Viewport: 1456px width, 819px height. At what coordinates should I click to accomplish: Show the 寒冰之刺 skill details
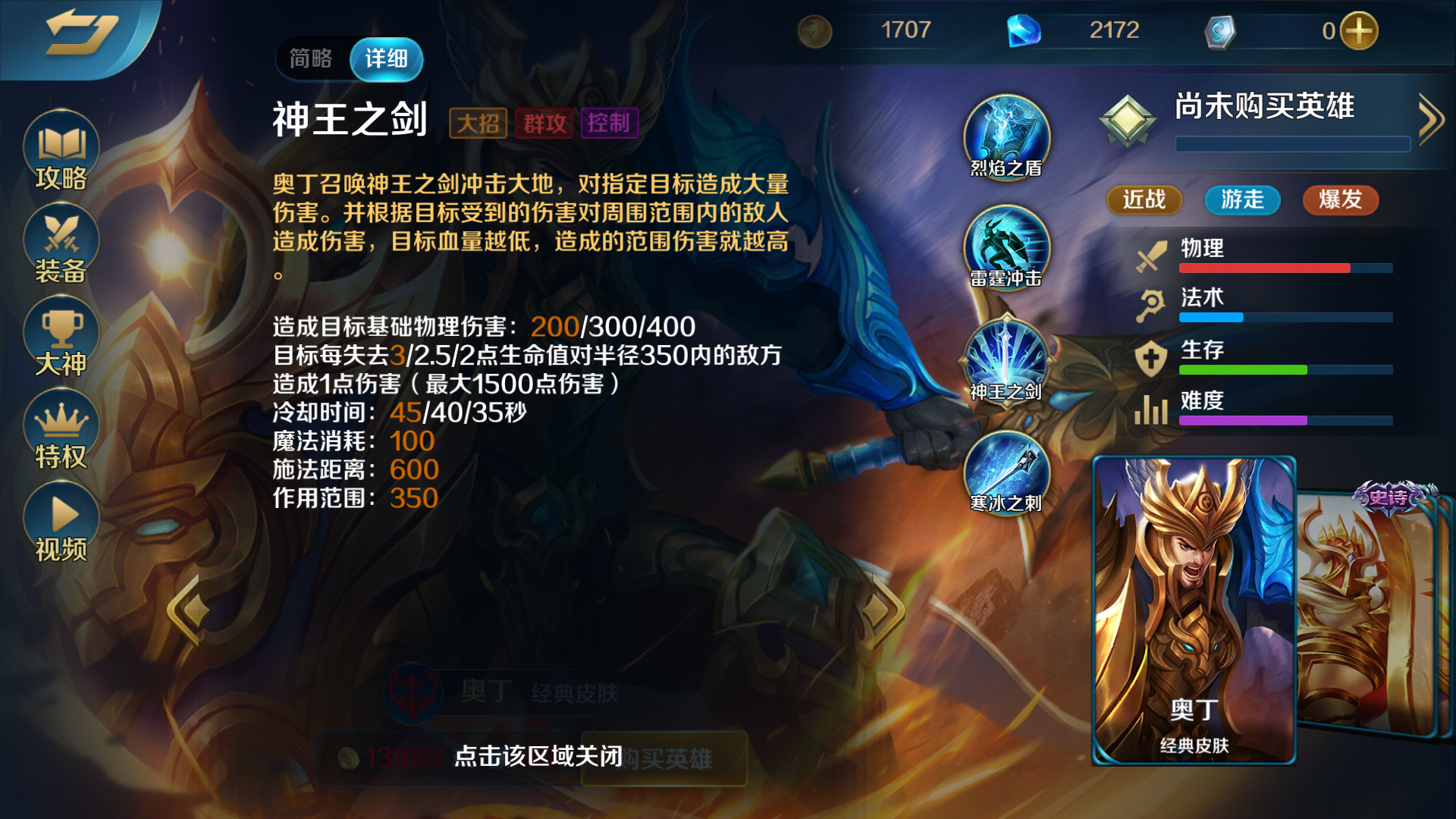pos(1006,472)
